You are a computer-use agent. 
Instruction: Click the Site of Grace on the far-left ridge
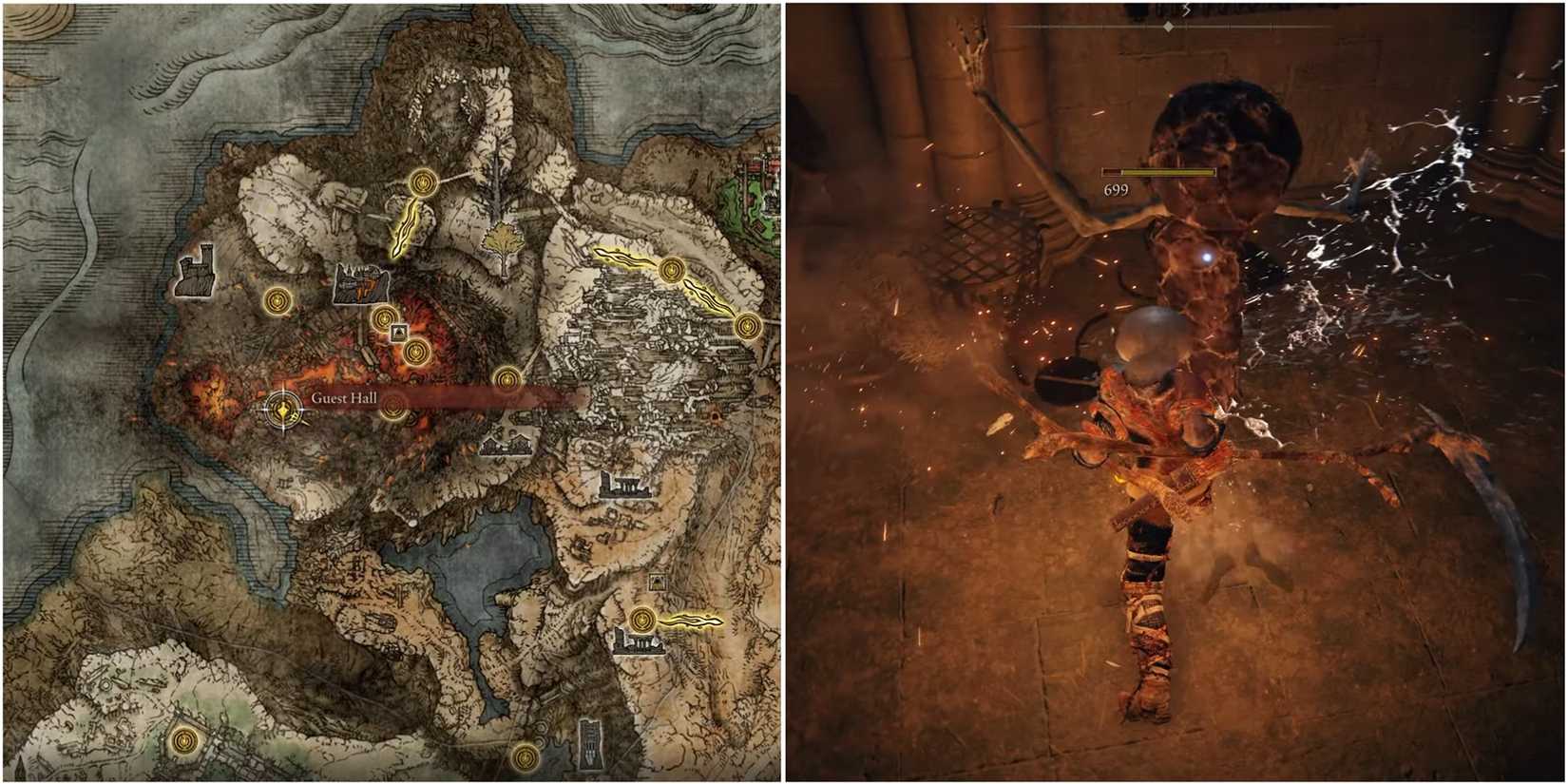[278, 299]
